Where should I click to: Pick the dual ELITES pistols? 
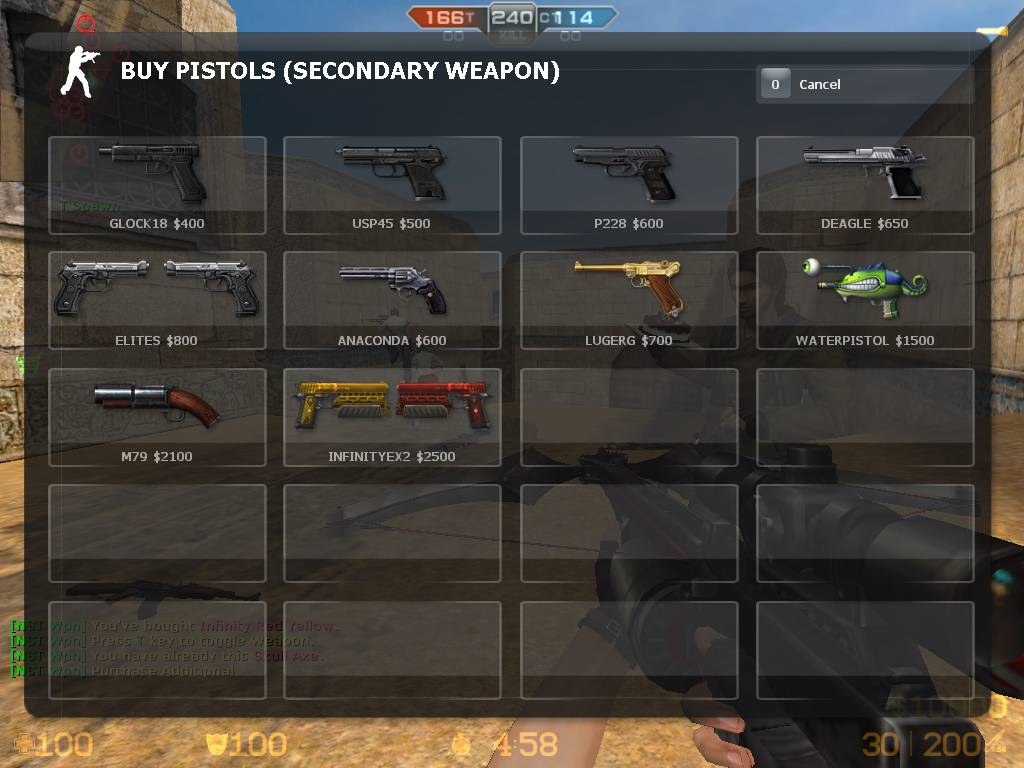(x=157, y=300)
